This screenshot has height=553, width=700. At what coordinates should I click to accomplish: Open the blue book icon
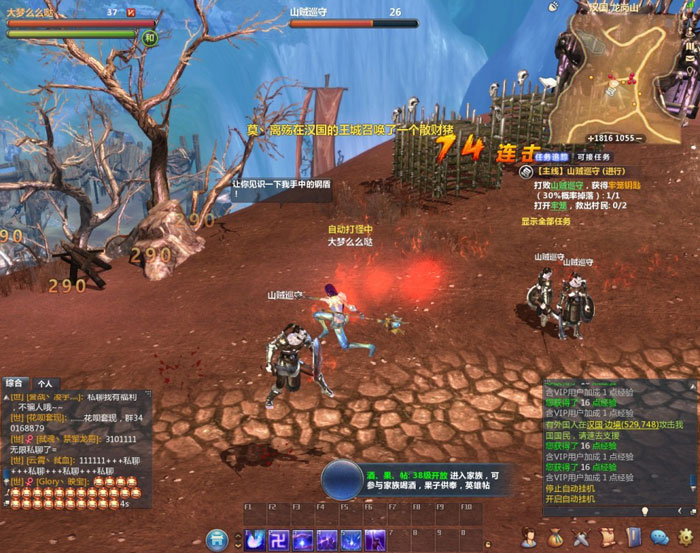[633, 539]
